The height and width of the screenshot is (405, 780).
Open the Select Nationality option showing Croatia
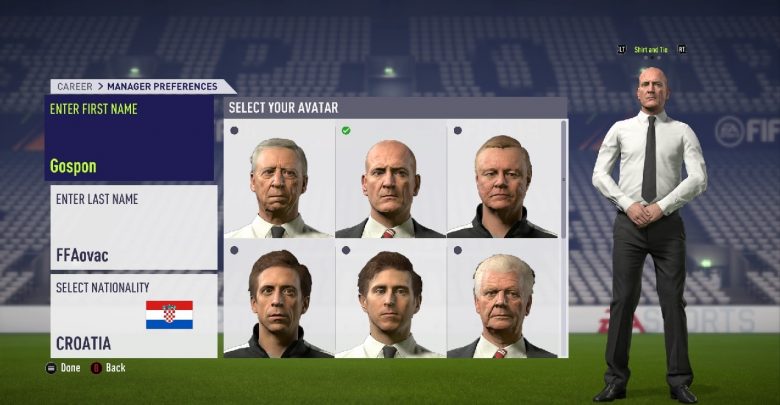pyautogui.click(x=134, y=315)
